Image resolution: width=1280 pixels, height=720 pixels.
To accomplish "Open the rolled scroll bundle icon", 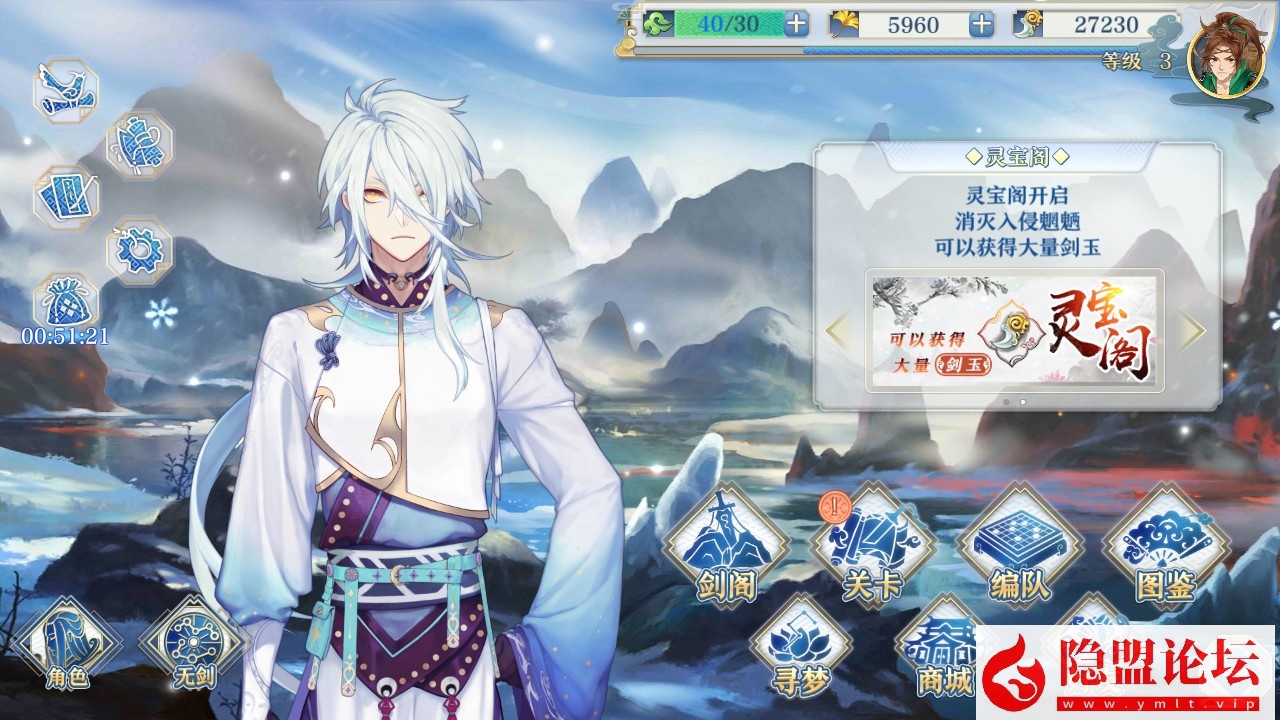I will (139, 144).
